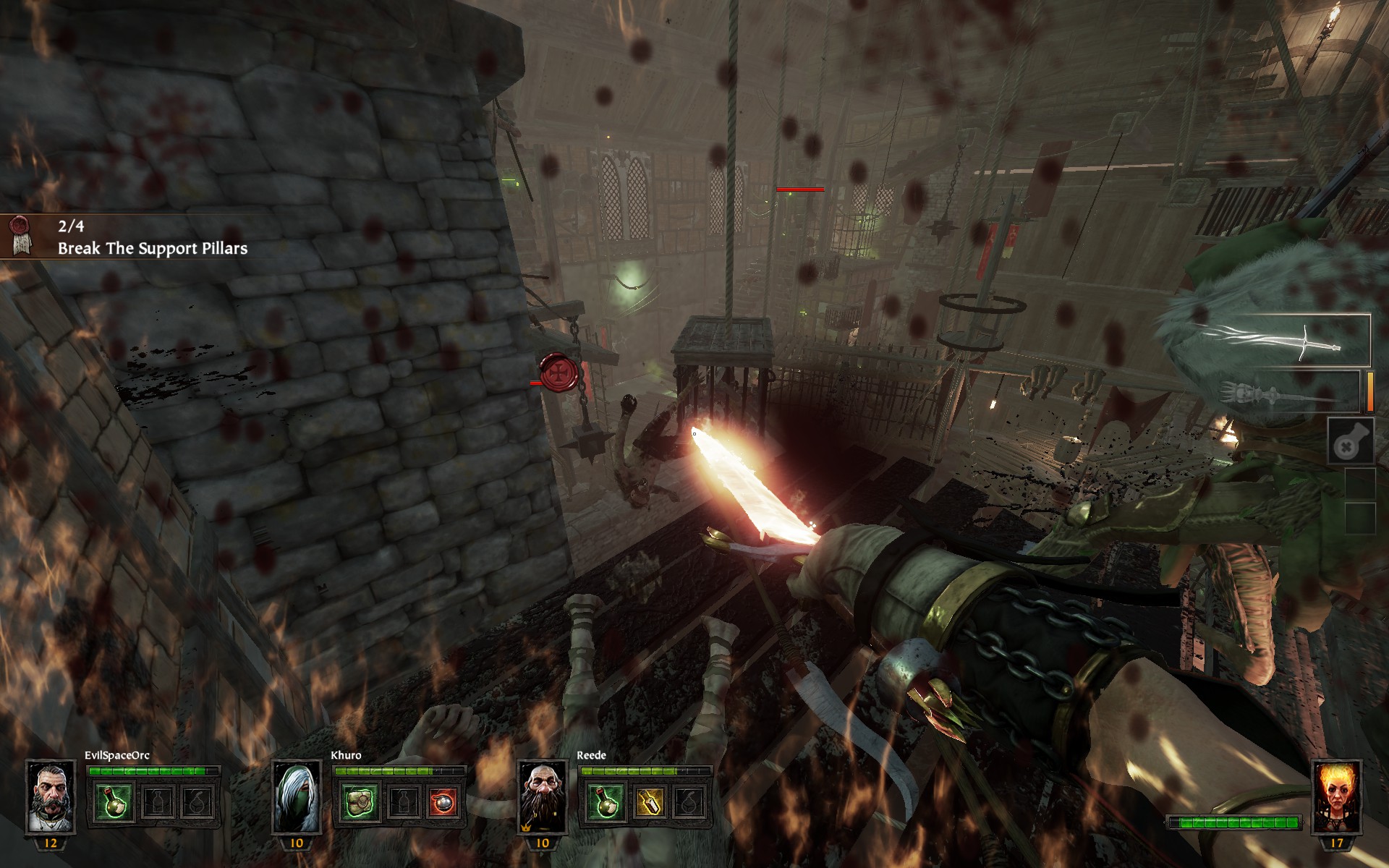Select EvilSpaceOrc's bearded soldier portrait
Viewport: 1389px width, 868px height.
click(51, 797)
